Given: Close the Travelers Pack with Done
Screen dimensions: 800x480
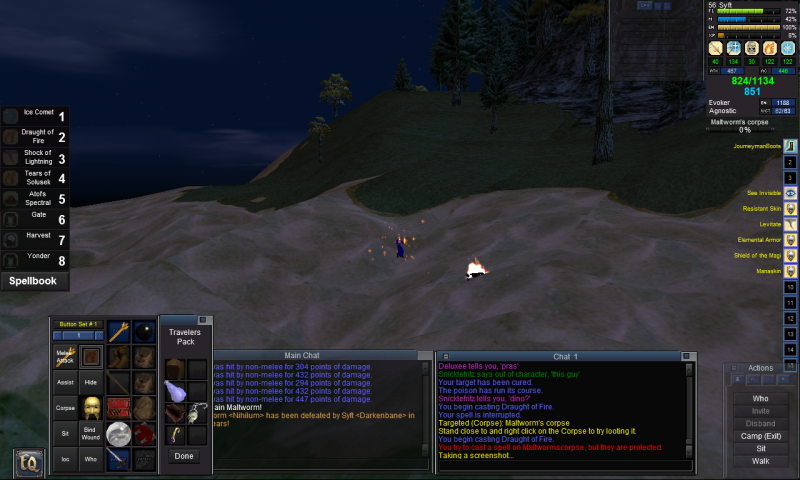Looking at the screenshot, I should (x=184, y=456).
